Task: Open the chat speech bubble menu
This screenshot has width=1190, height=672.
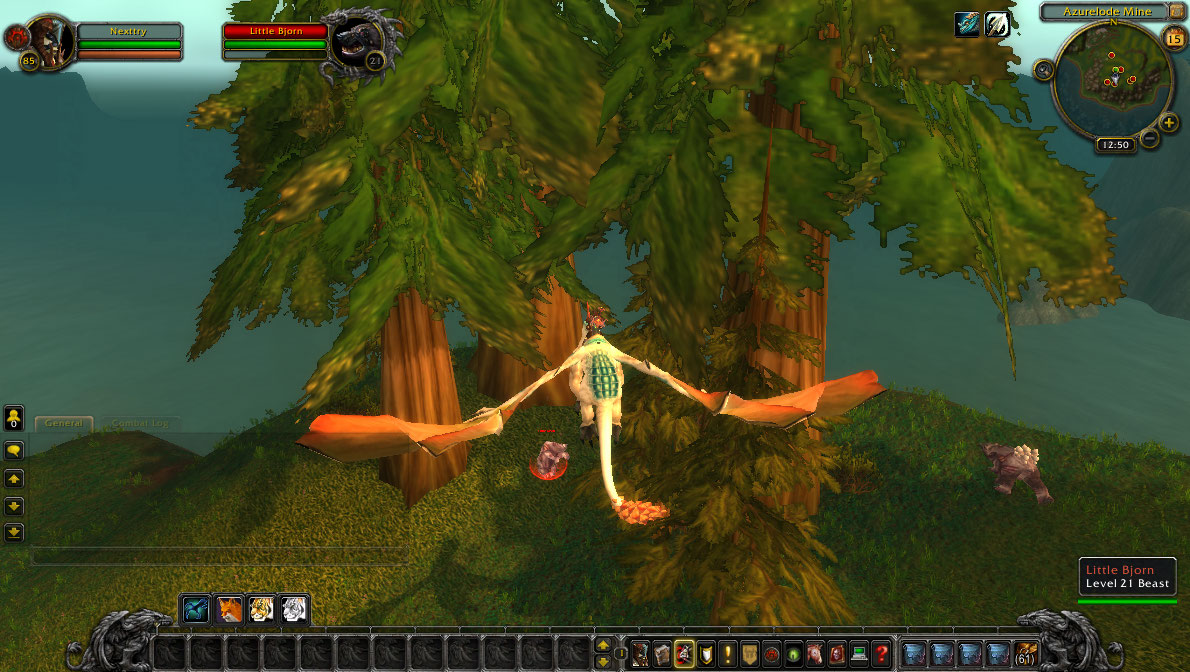Action: pyautogui.click(x=14, y=451)
